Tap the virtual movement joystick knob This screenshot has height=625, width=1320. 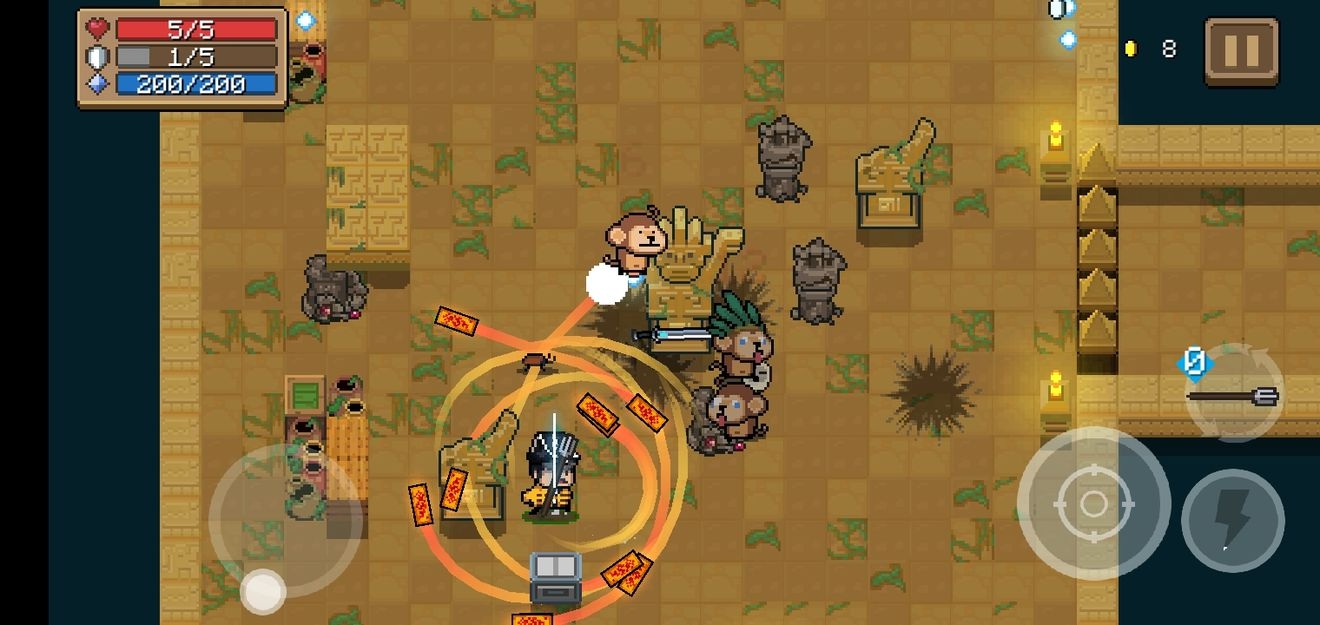[x=263, y=591]
